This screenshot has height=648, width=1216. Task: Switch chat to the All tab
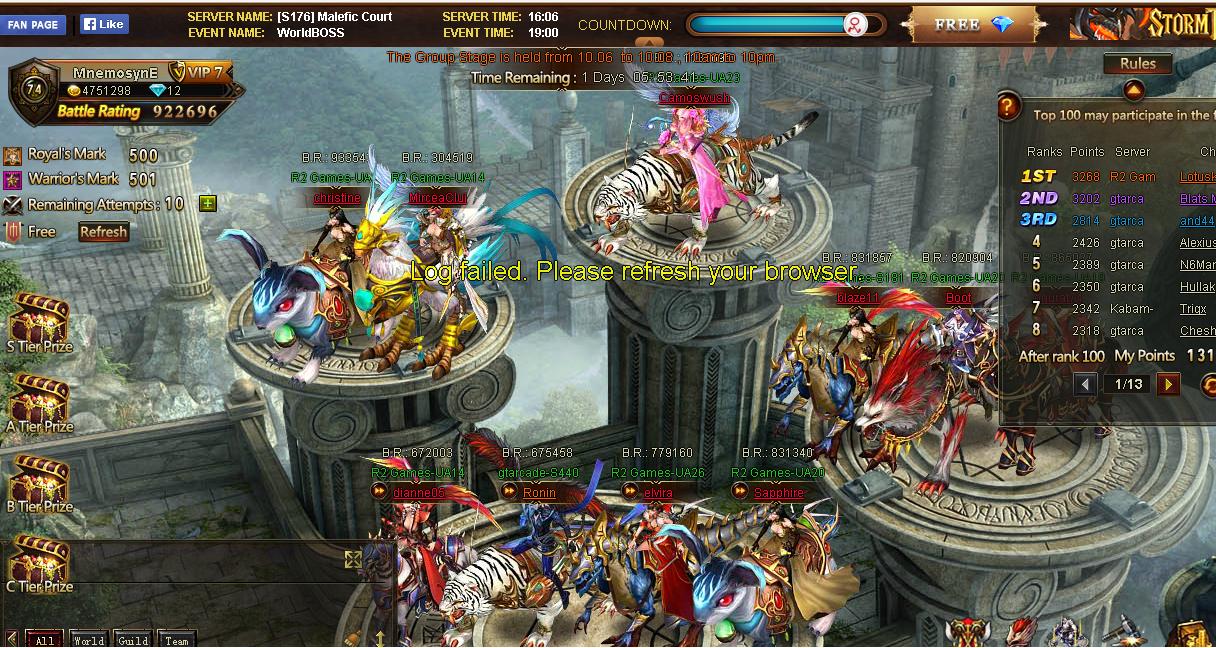click(44, 640)
